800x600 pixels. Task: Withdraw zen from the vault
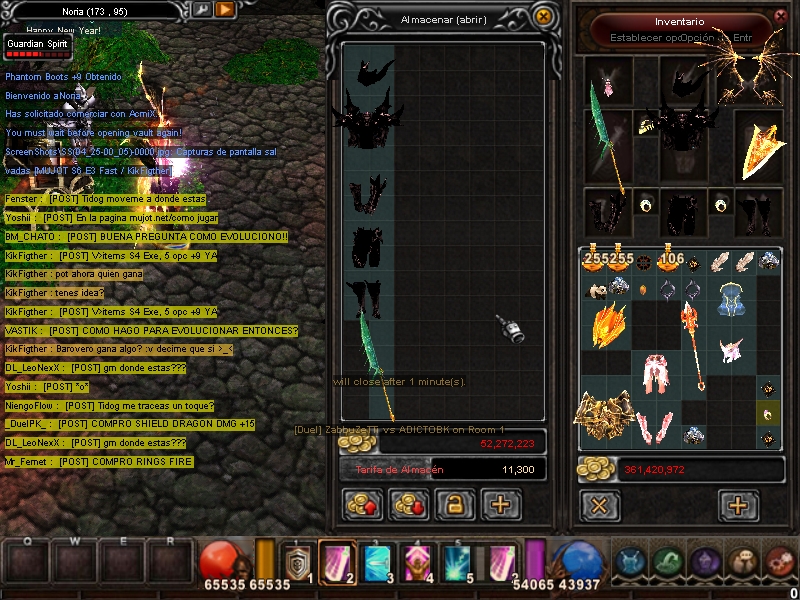pos(407,504)
